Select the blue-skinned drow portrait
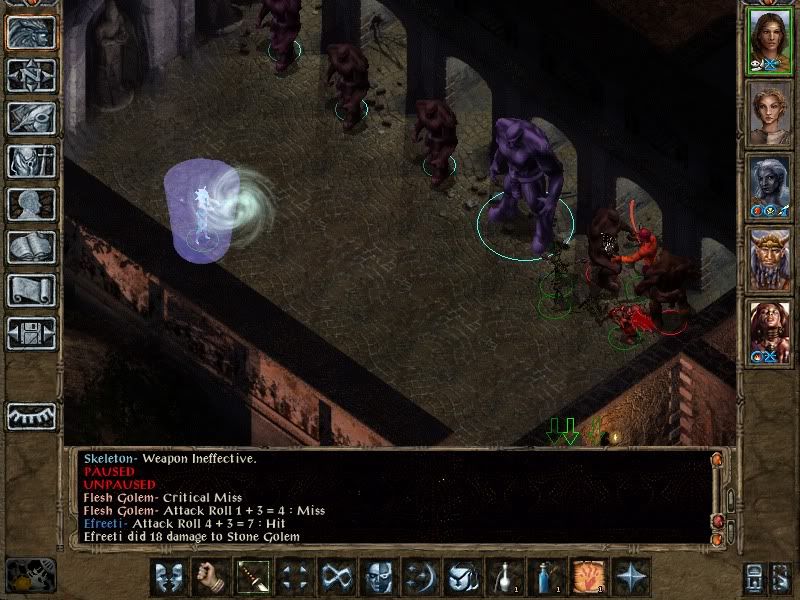This screenshot has width=800, height=600. 770,185
